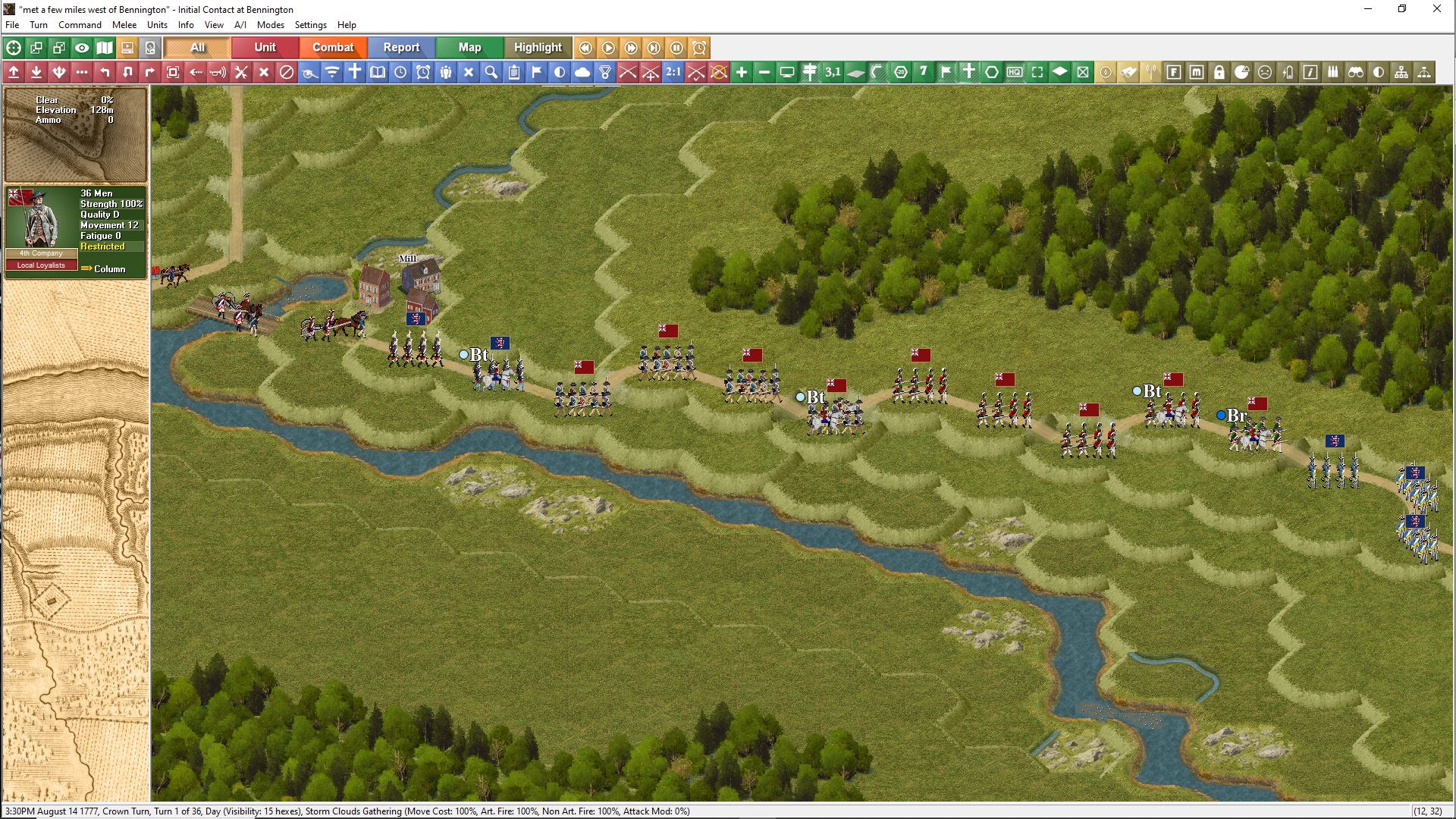Switch to the Map toolbar tab
The width and height of the screenshot is (1456, 819).
tap(469, 47)
